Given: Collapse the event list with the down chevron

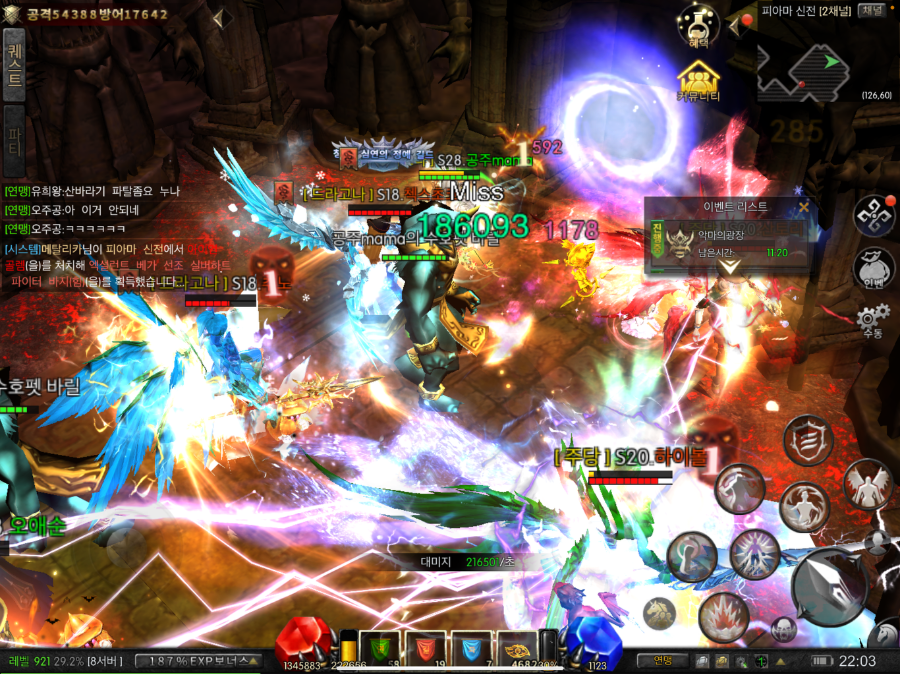Looking at the screenshot, I should click(x=732, y=269).
